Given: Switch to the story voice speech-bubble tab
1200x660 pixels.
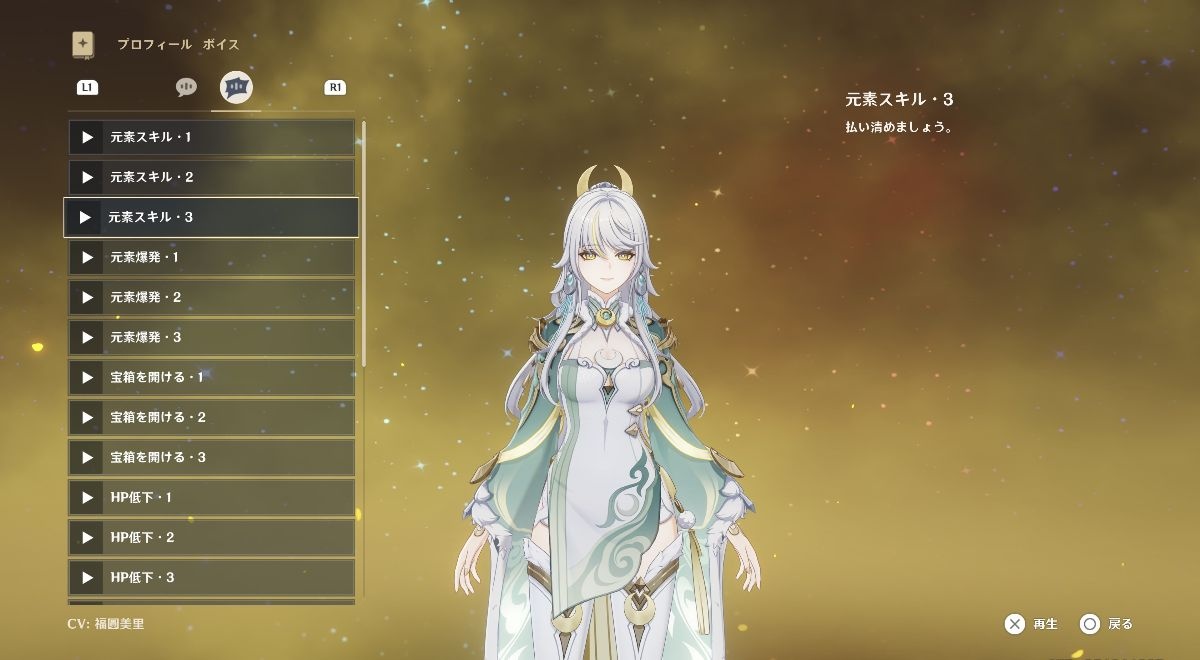Looking at the screenshot, I should [x=186, y=87].
